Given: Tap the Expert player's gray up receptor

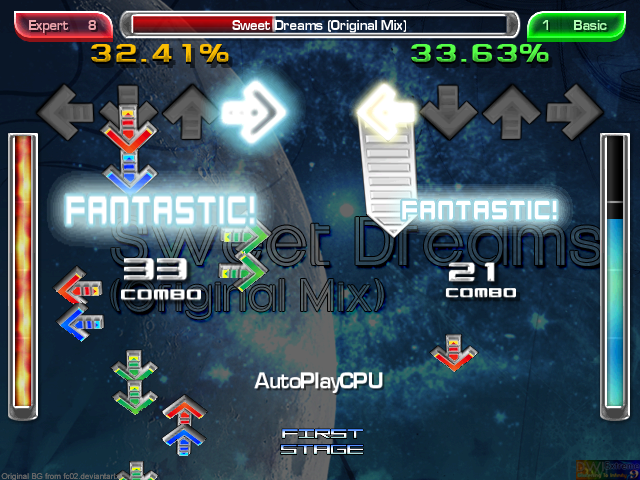Looking at the screenshot, I should point(187,112).
